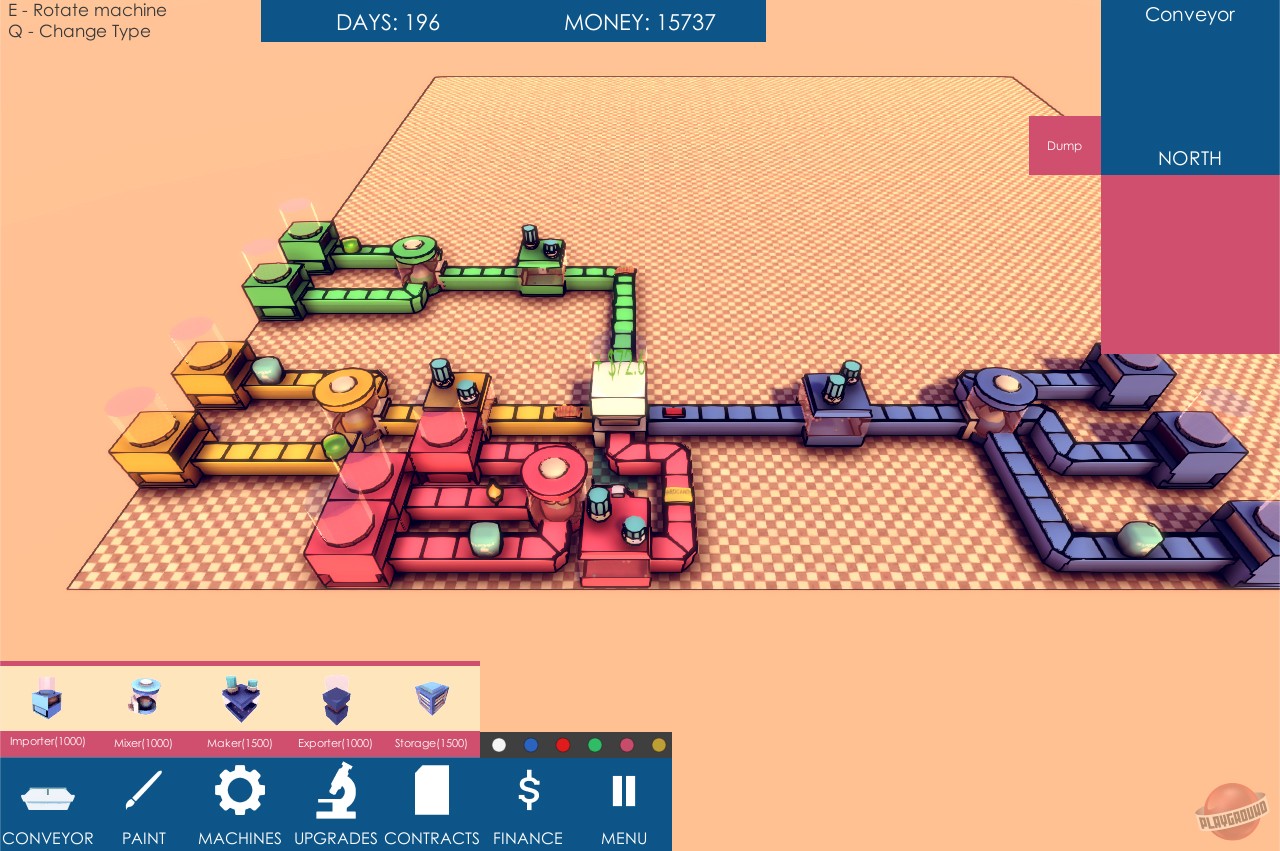The width and height of the screenshot is (1280, 851).
Task: Select the Storage machine icon
Action: 431,699
